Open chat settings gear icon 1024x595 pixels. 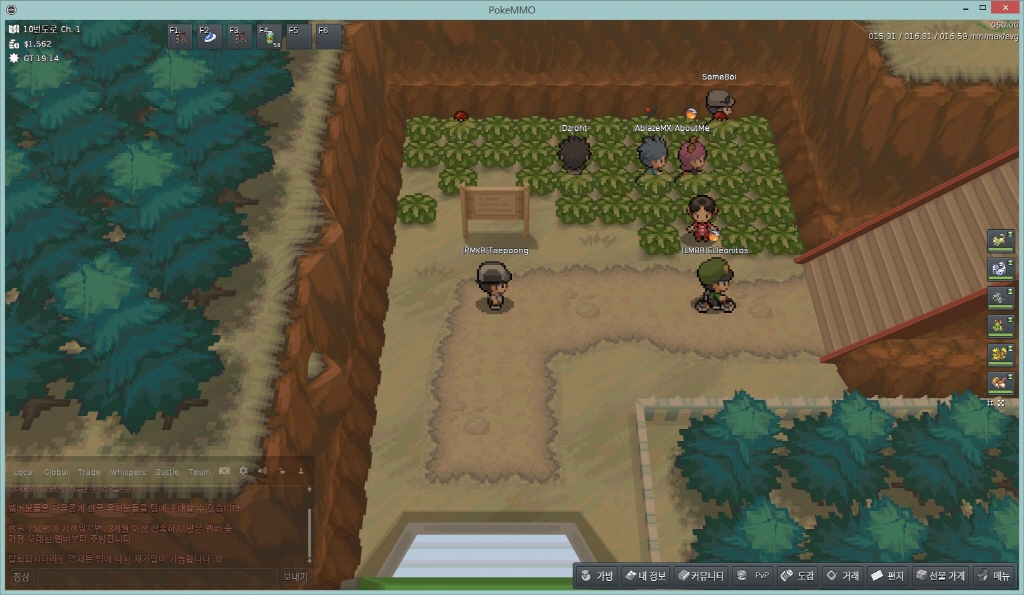pos(243,471)
